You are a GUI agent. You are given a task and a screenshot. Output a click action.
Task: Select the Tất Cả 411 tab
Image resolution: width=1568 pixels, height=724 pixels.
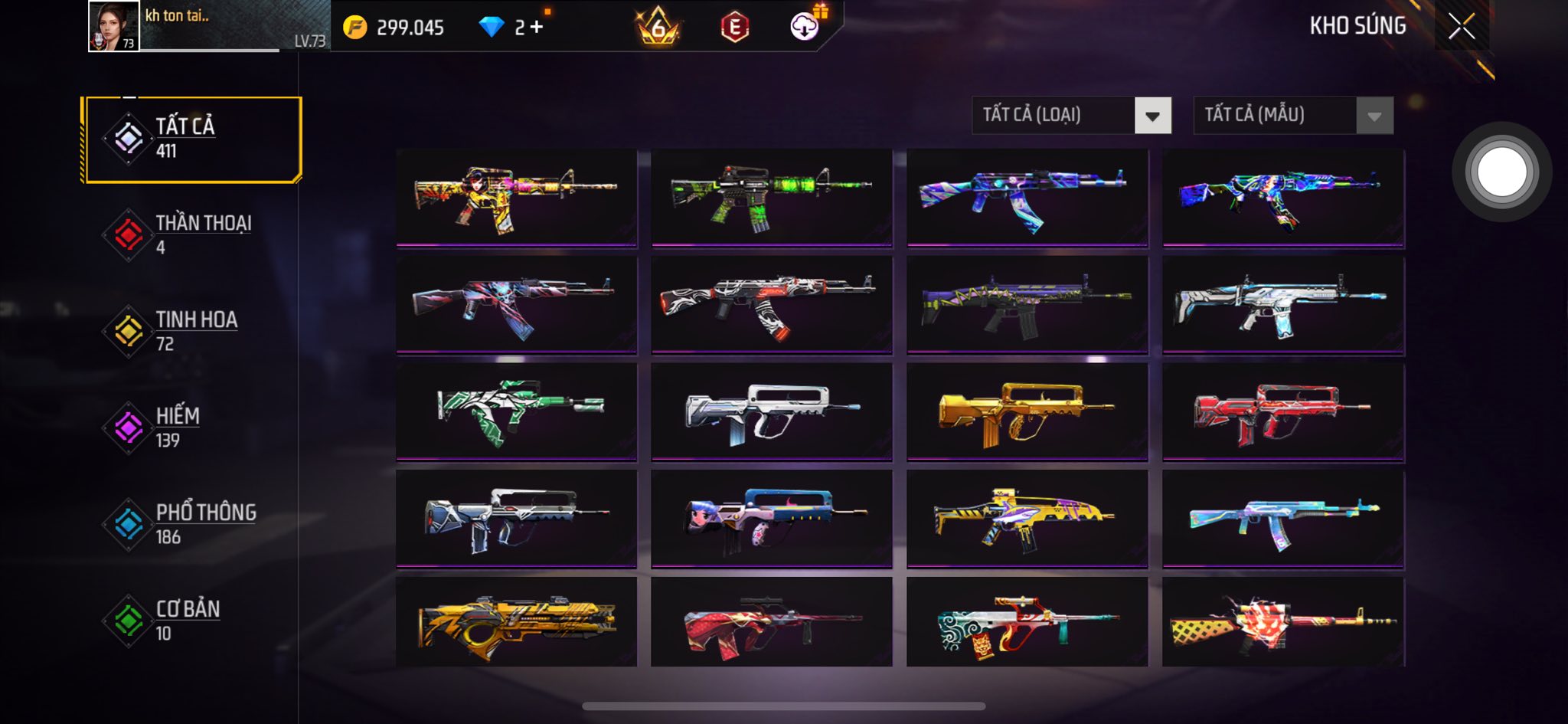click(x=191, y=139)
